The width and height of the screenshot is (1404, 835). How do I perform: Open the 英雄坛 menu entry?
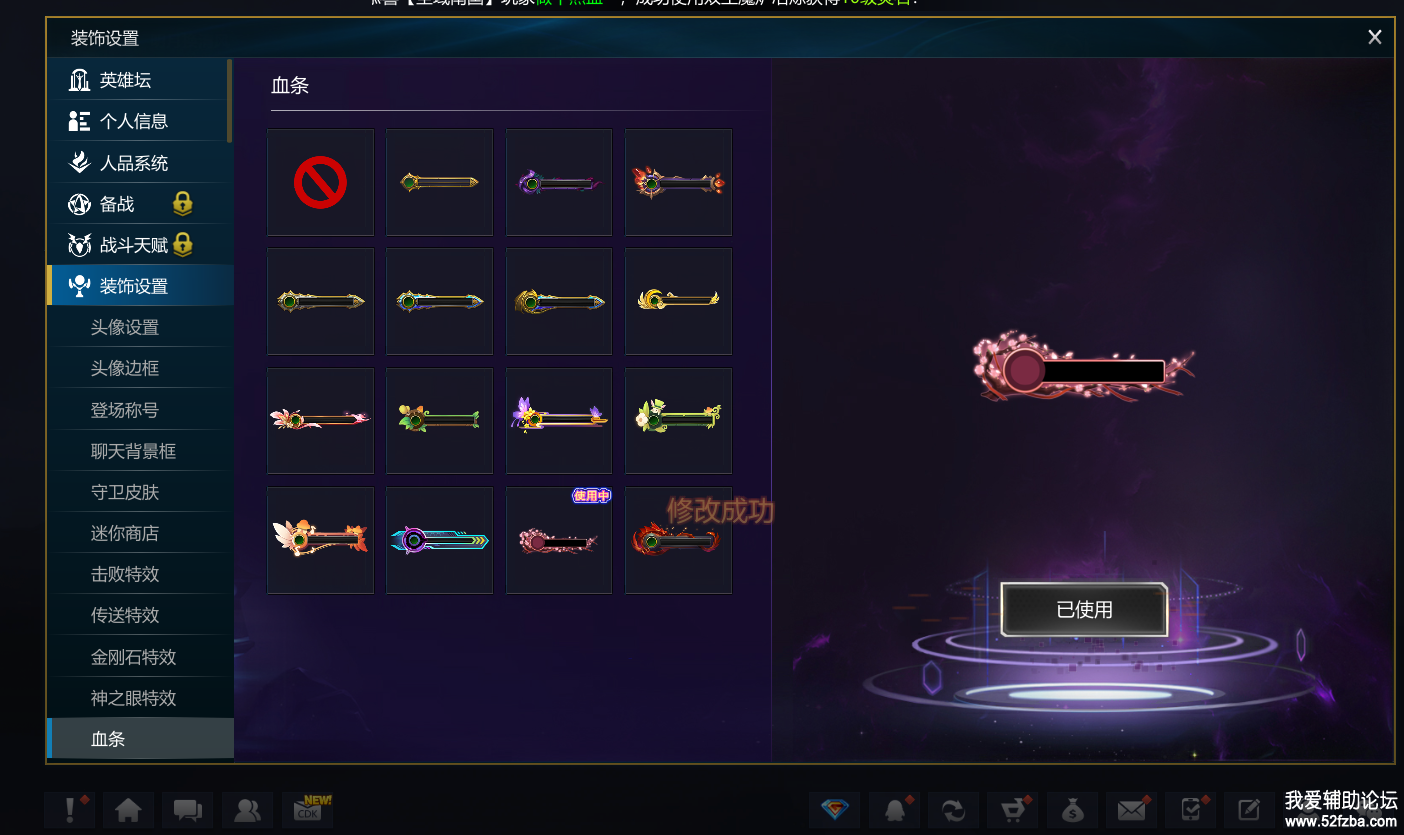pos(125,80)
